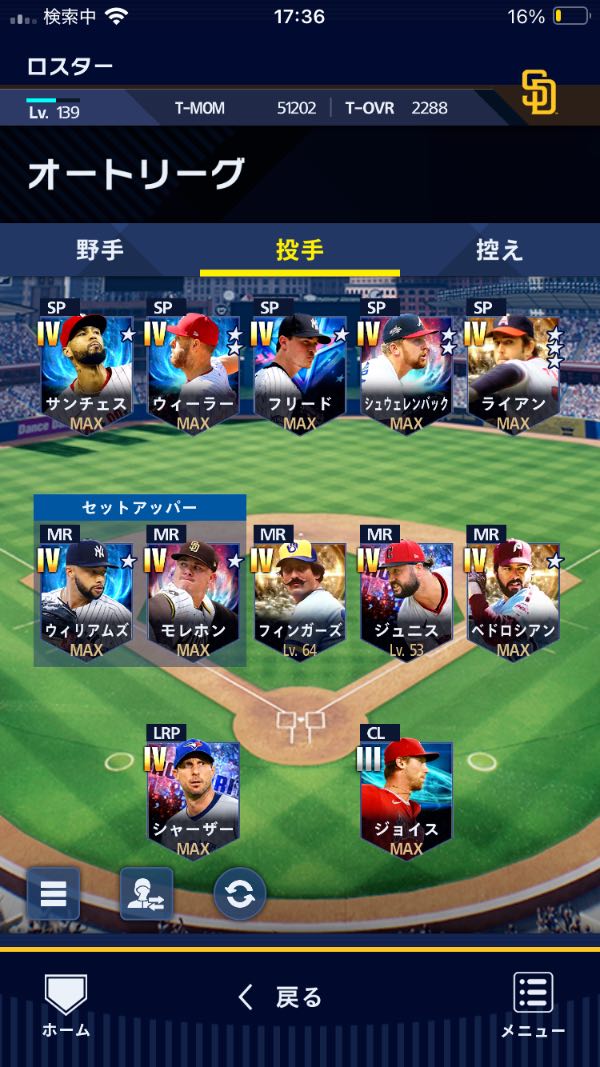Open the three-line list button

coord(53,893)
